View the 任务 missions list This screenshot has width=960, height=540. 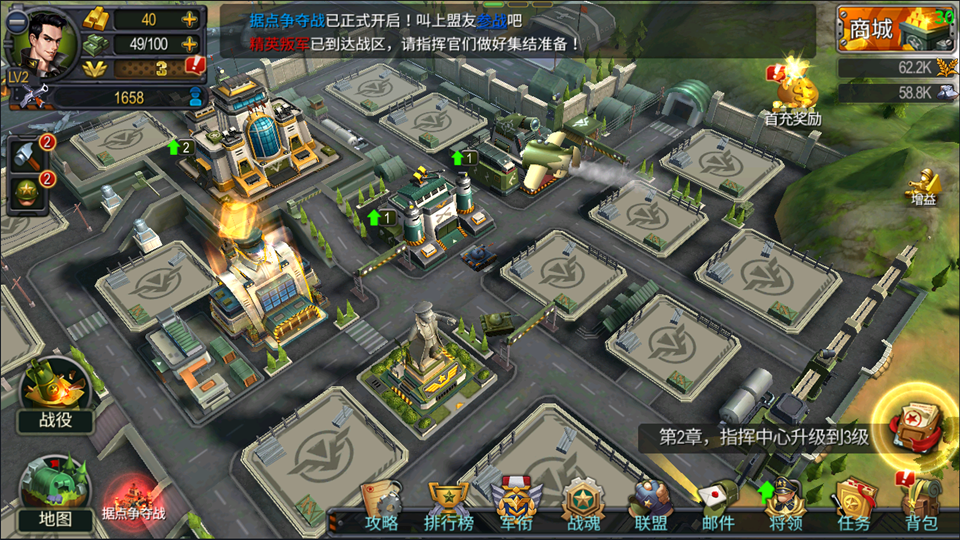click(853, 505)
